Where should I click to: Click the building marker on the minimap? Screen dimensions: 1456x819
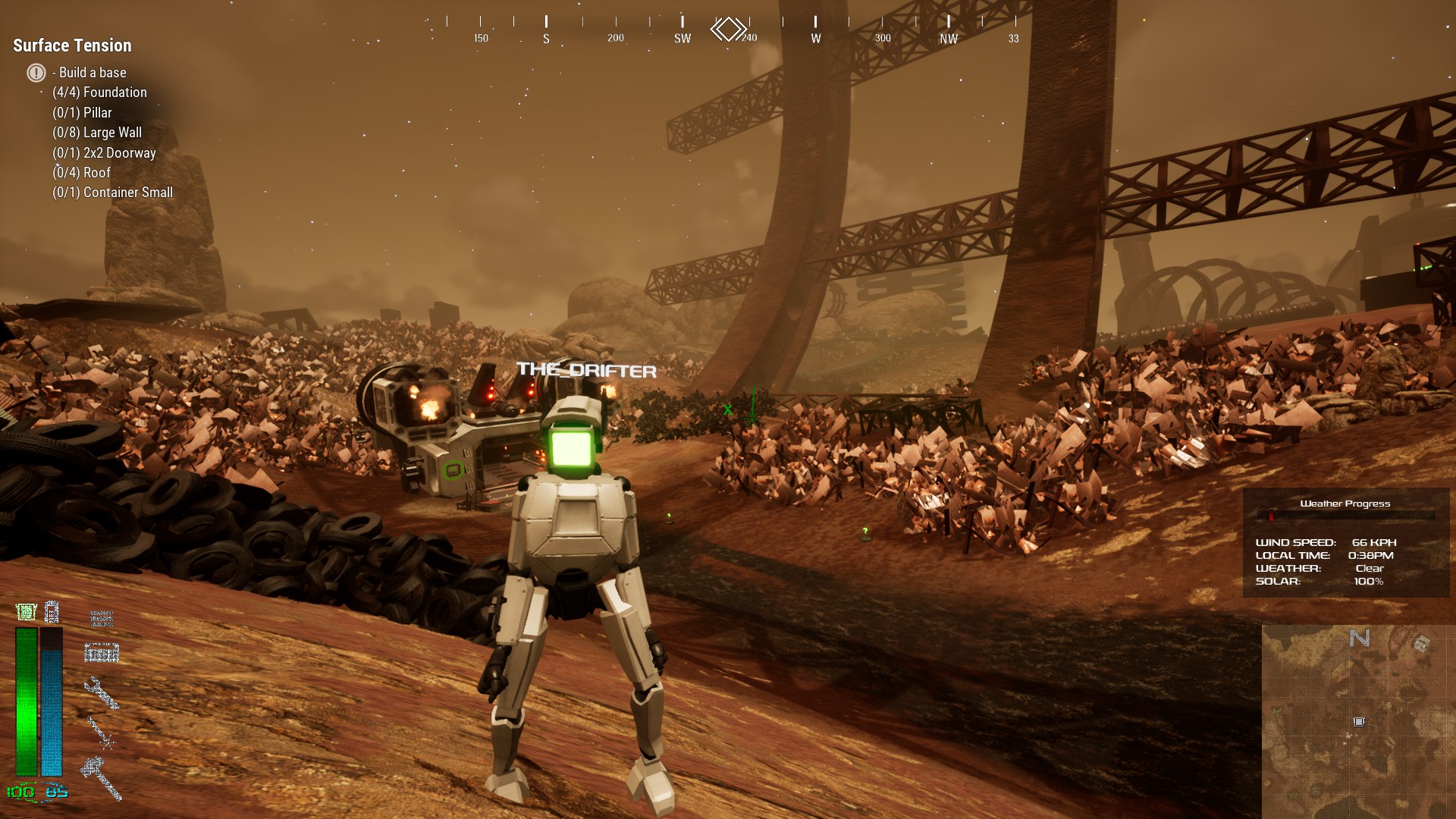coord(1421,644)
